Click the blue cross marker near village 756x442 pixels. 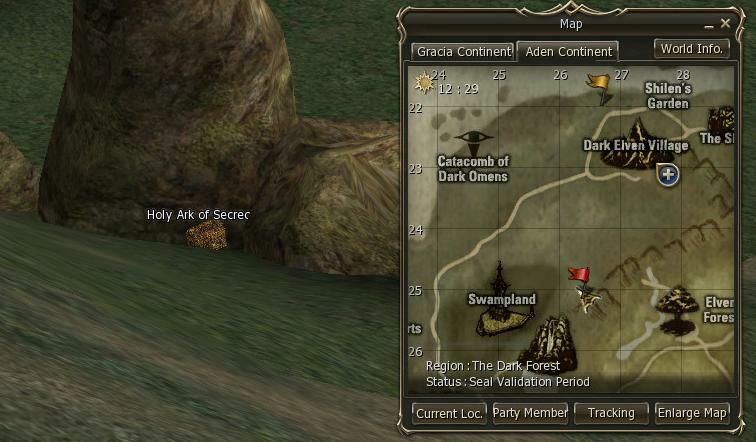pos(668,175)
